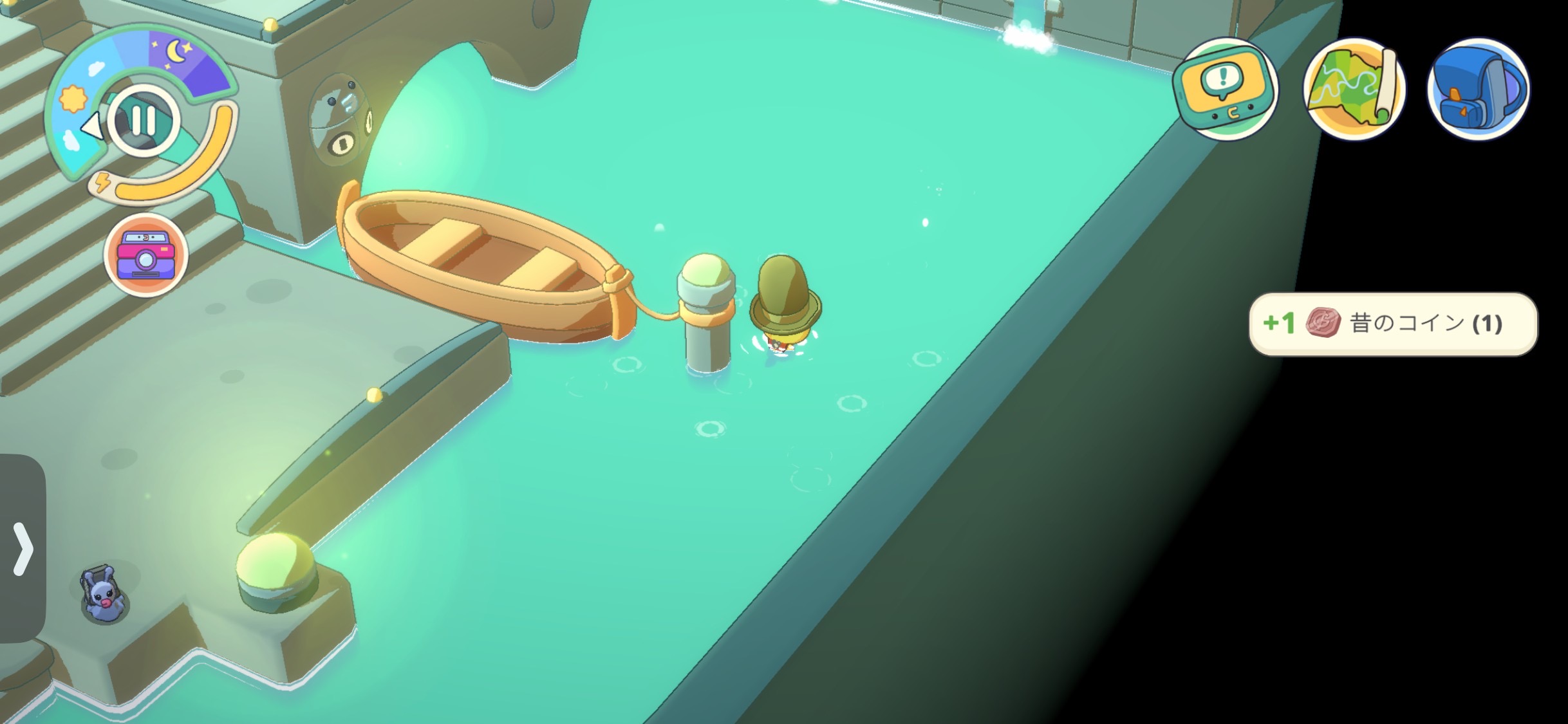The height and width of the screenshot is (724, 1568).
Task: Tap the old coin pickup notification
Action: click(1393, 324)
